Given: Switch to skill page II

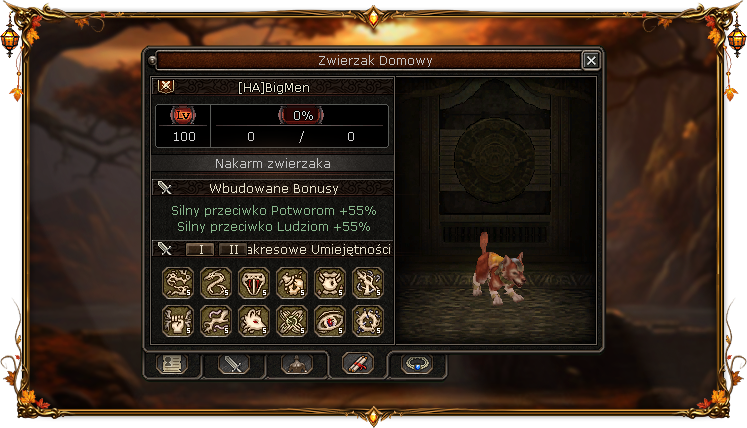Looking at the screenshot, I should (232, 249).
